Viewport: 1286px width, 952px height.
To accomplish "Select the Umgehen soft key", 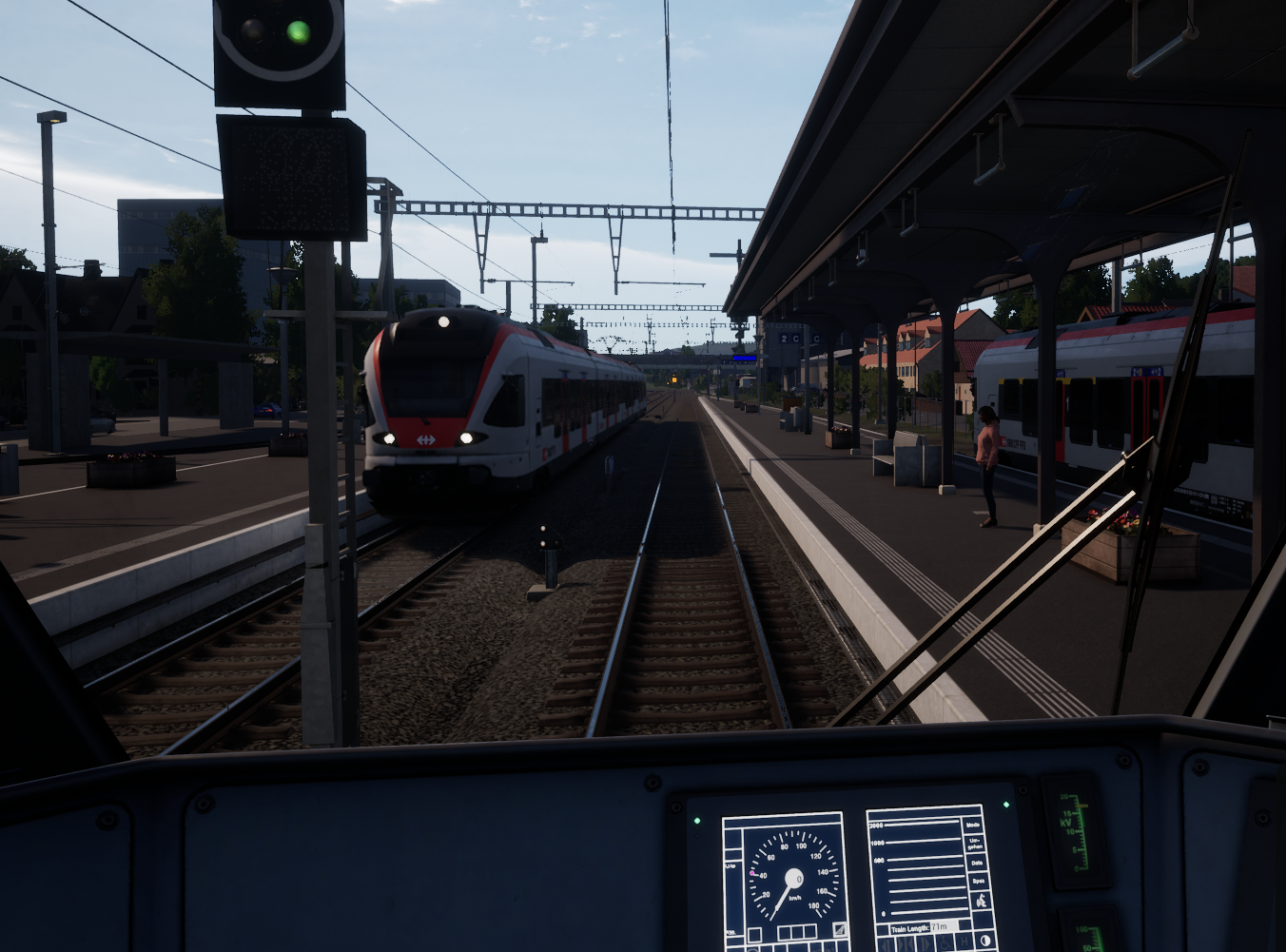I will pos(974,844).
